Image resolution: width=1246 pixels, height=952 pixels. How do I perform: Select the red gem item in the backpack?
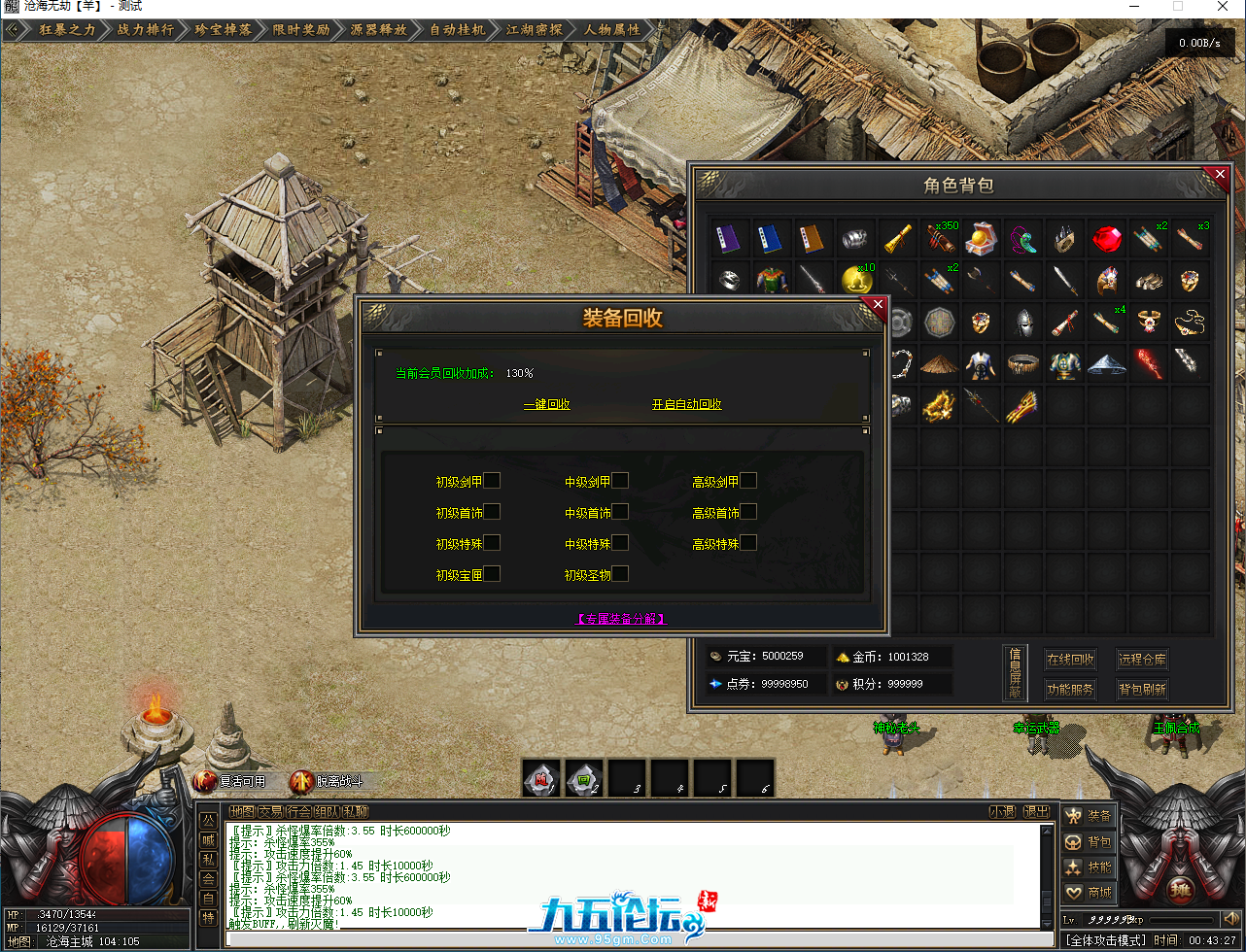1106,239
